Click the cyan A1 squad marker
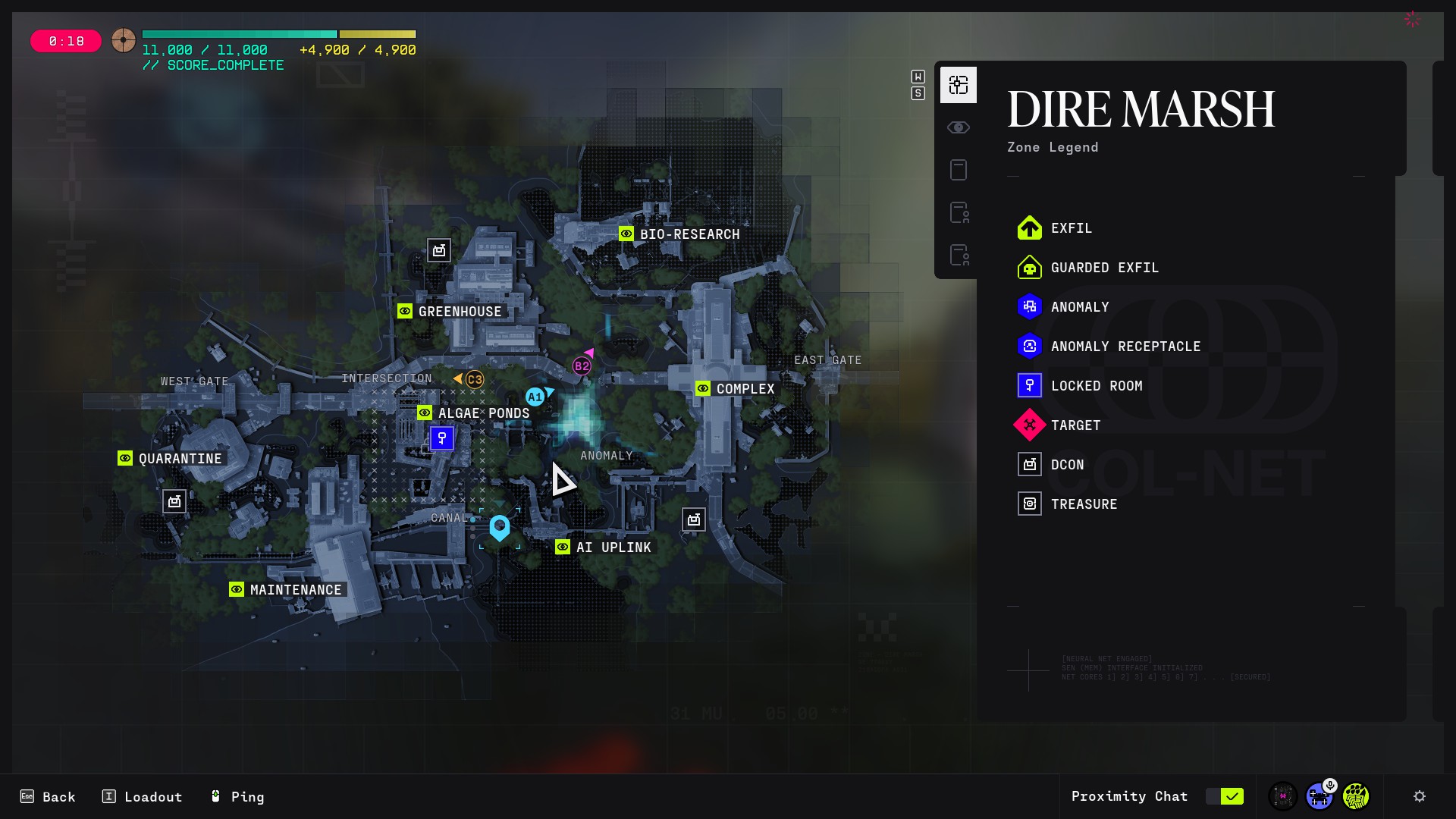 [535, 397]
